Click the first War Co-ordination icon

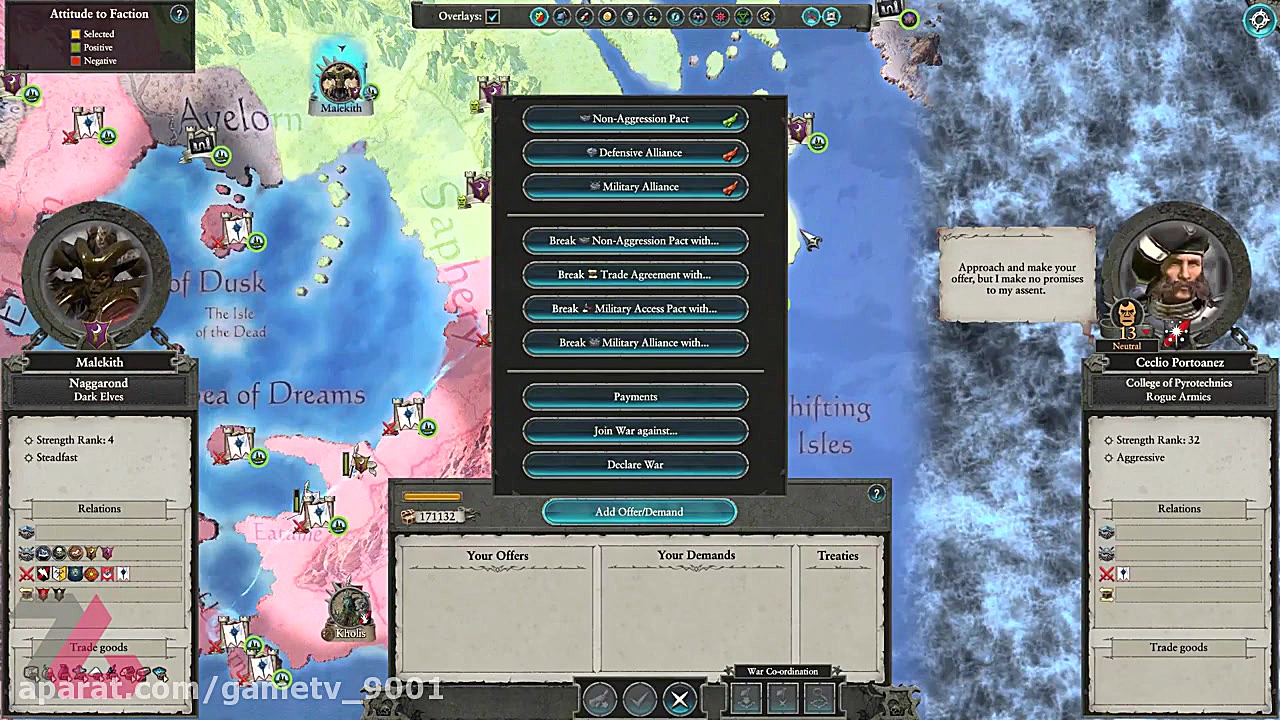745,697
